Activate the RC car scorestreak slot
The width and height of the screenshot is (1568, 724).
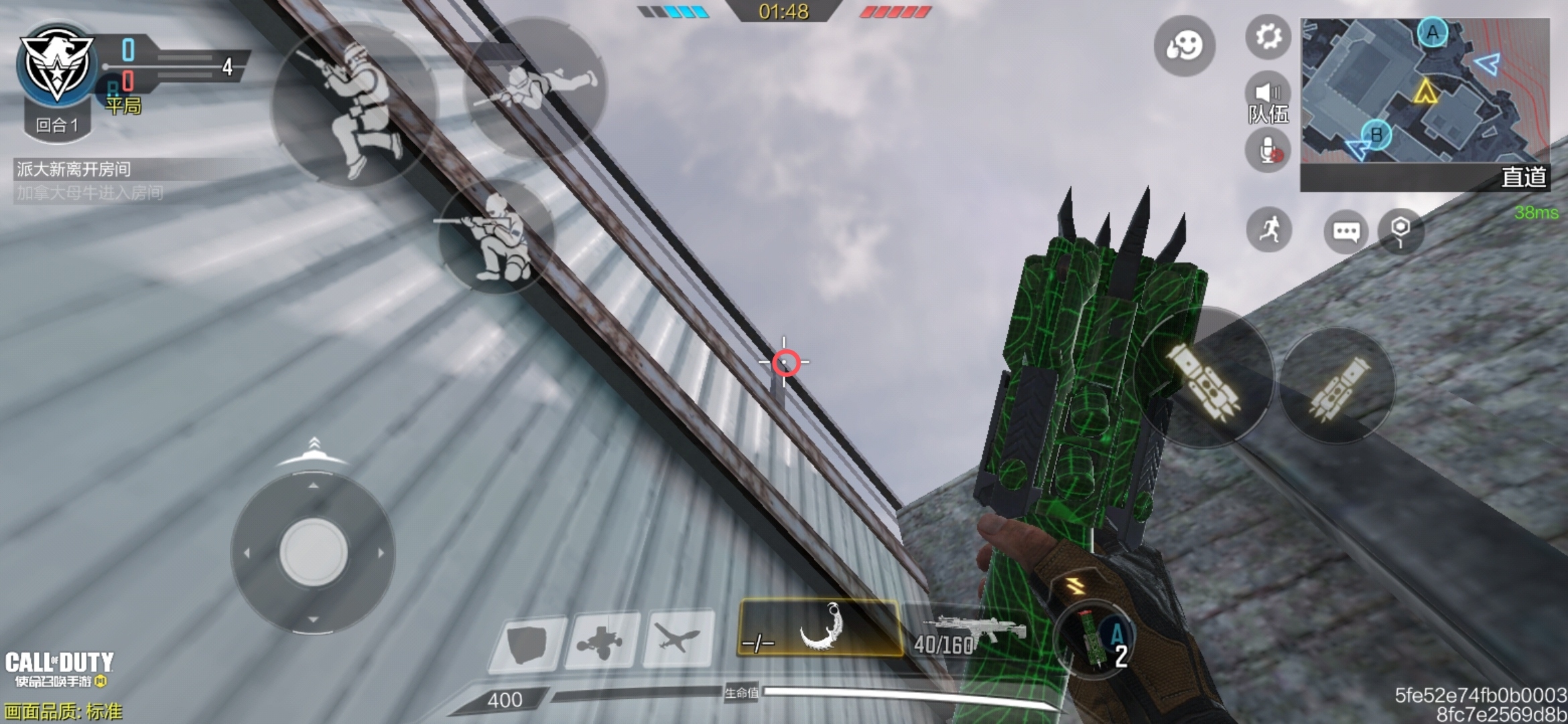tap(602, 640)
